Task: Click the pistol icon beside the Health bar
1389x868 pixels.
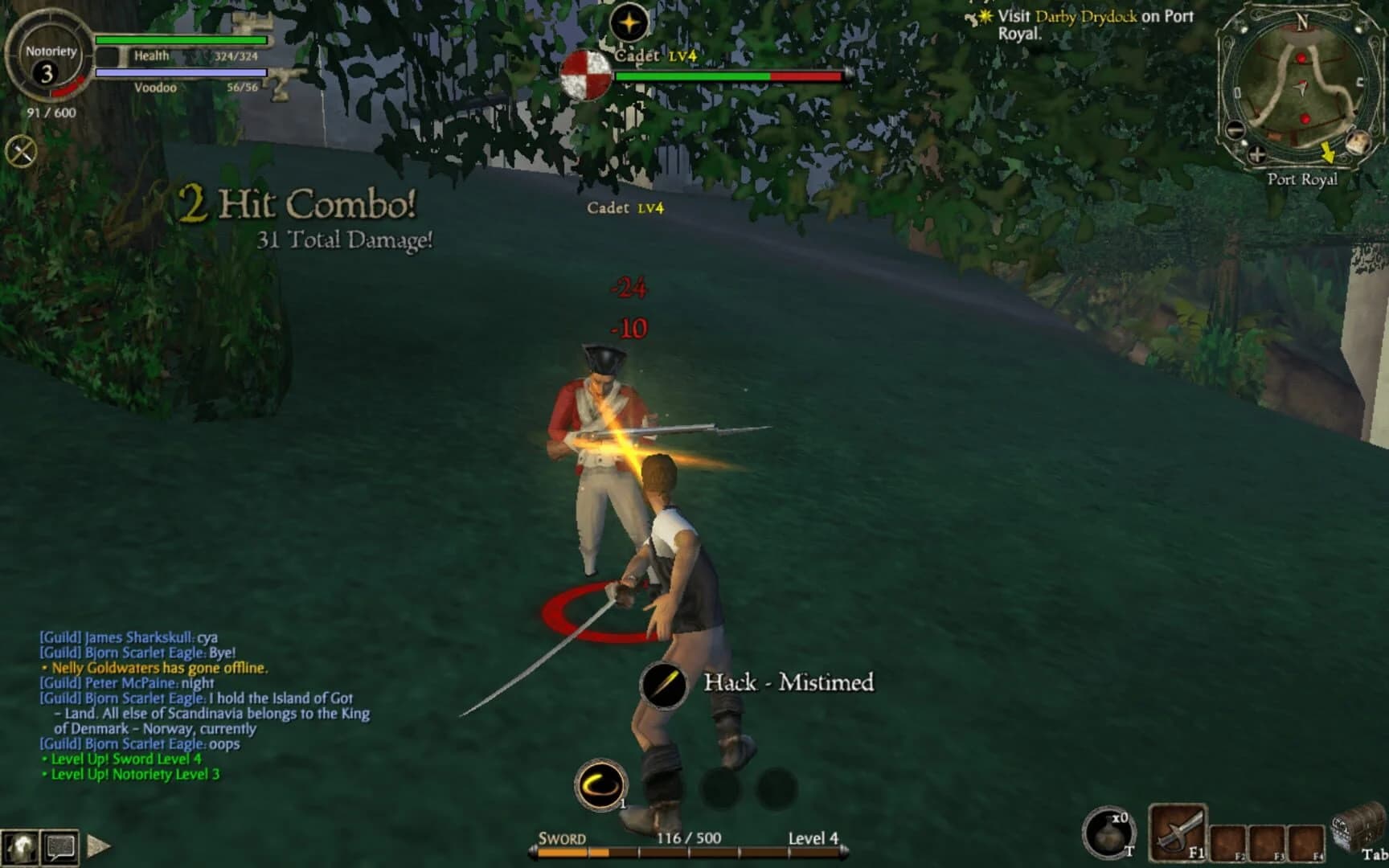Action: pos(278,80)
